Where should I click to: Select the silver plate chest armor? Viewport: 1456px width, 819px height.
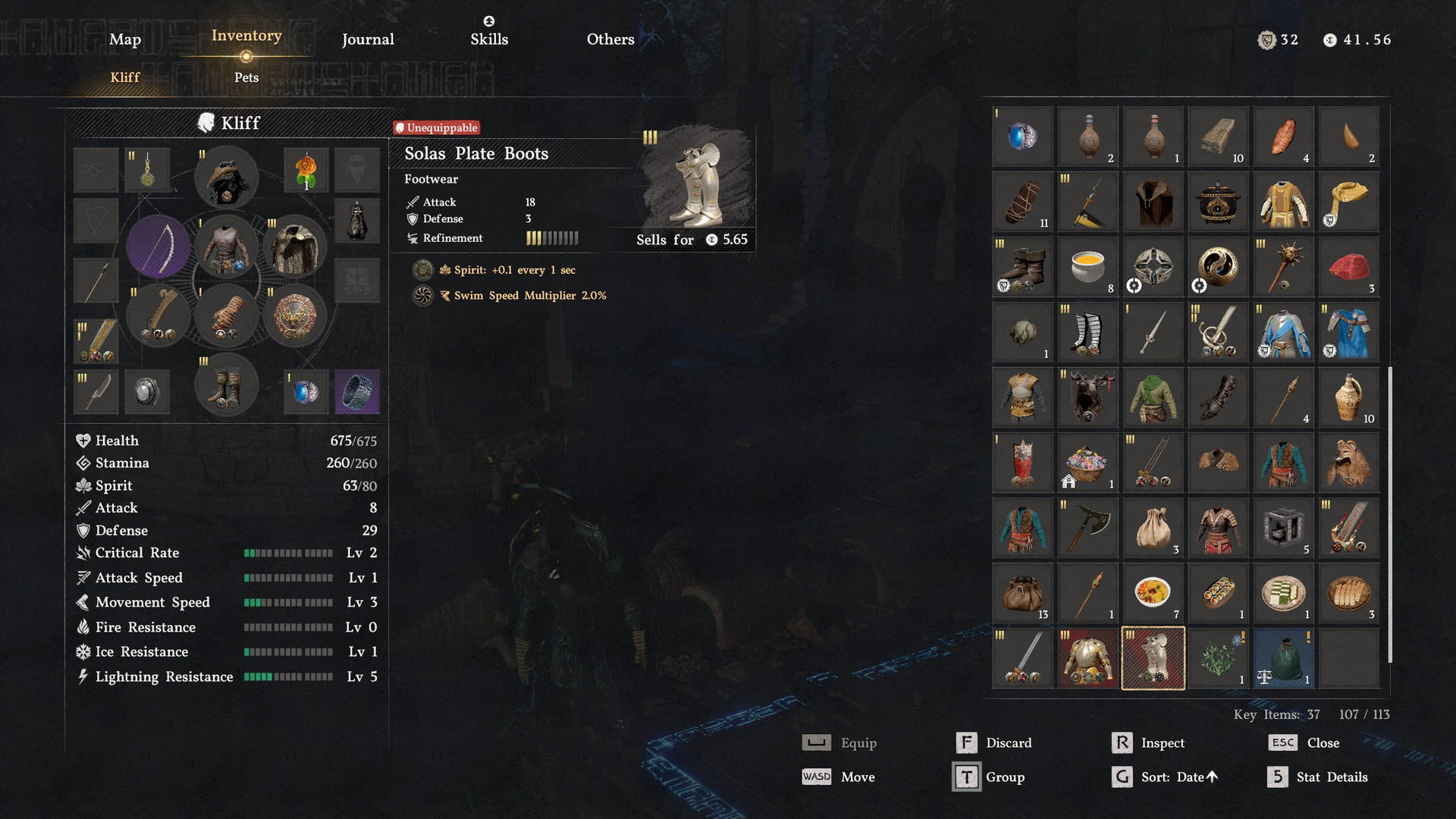tap(1087, 657)
